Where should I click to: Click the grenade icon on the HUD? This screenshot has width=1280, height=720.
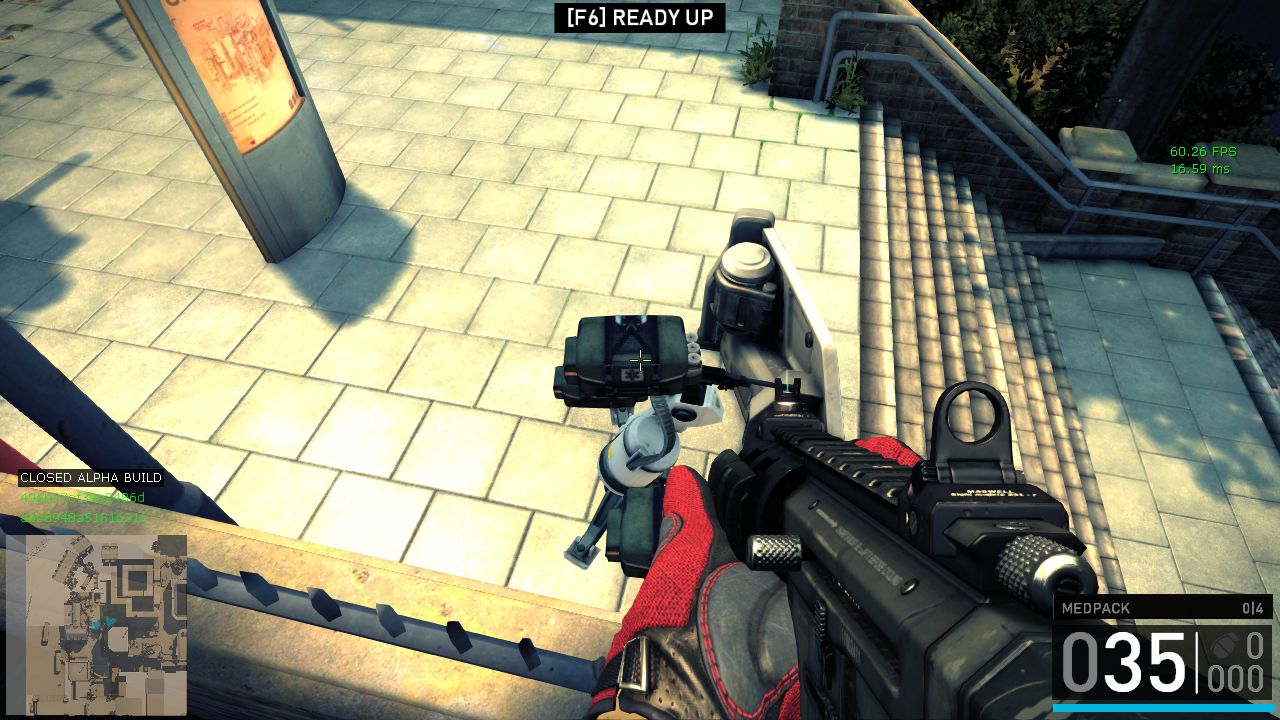point(1223,645)
